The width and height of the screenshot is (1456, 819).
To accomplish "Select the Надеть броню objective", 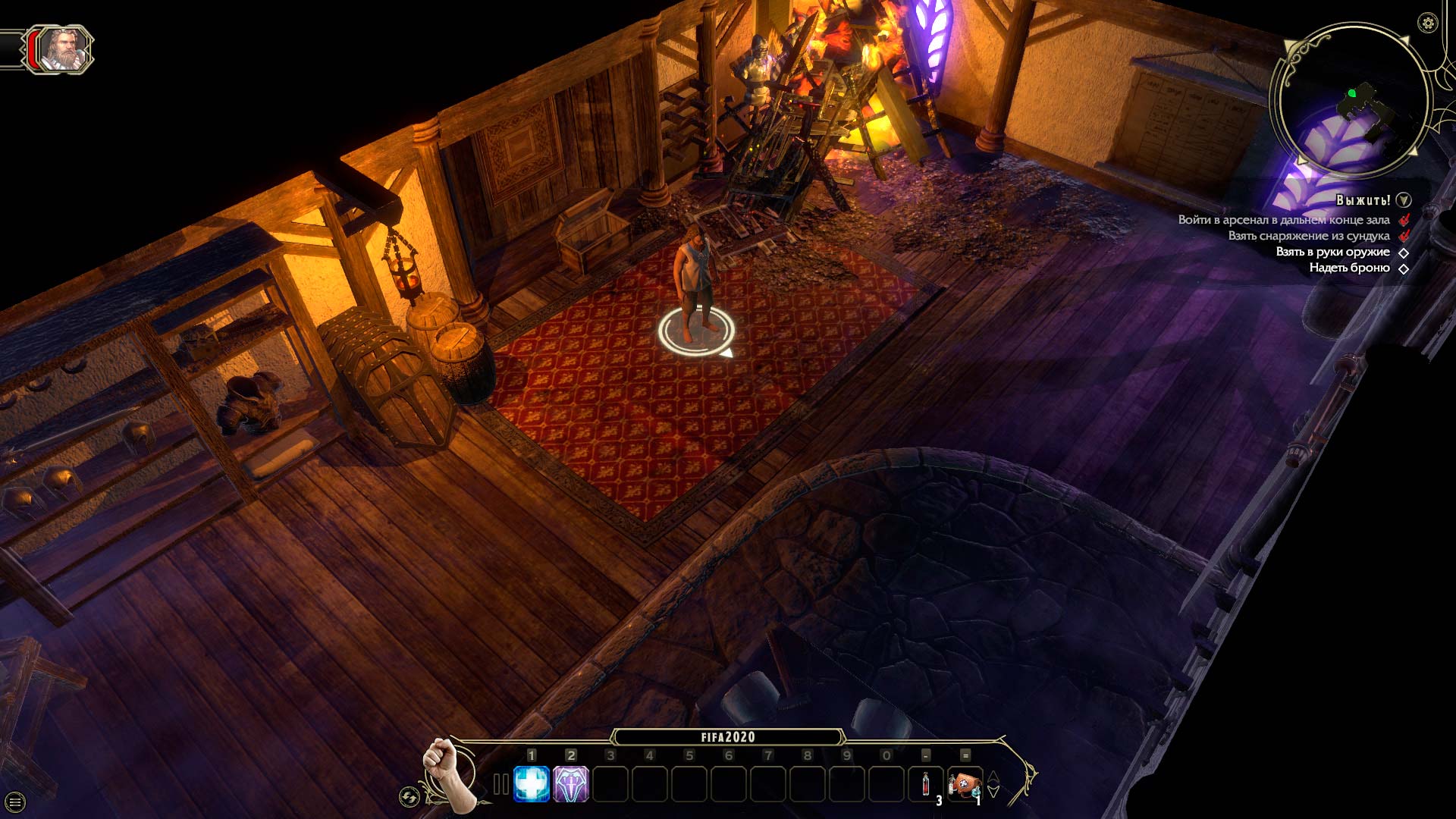I will click(x=1349, y=268).
